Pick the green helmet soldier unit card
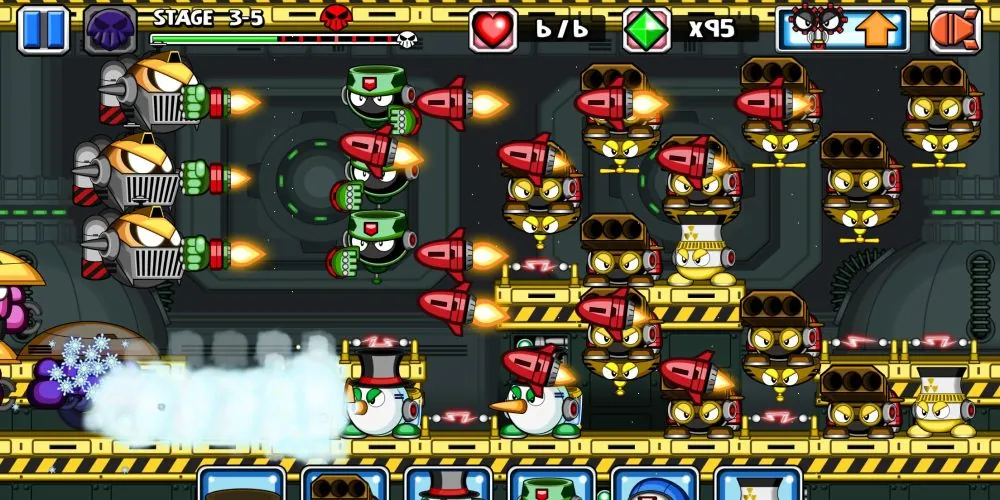The image size is (1000, 500). 552,486
